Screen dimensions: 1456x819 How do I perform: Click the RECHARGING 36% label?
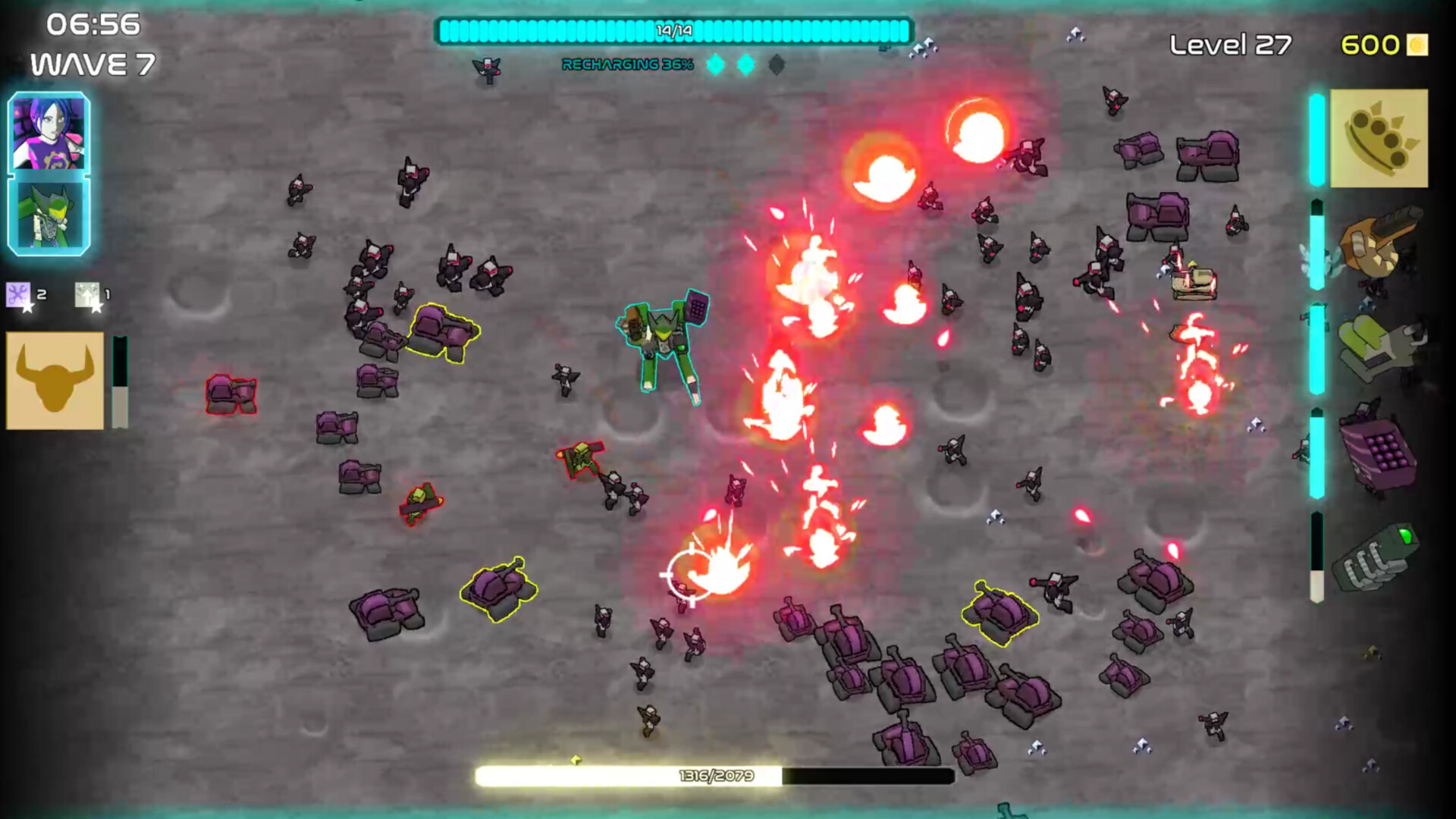627,65
